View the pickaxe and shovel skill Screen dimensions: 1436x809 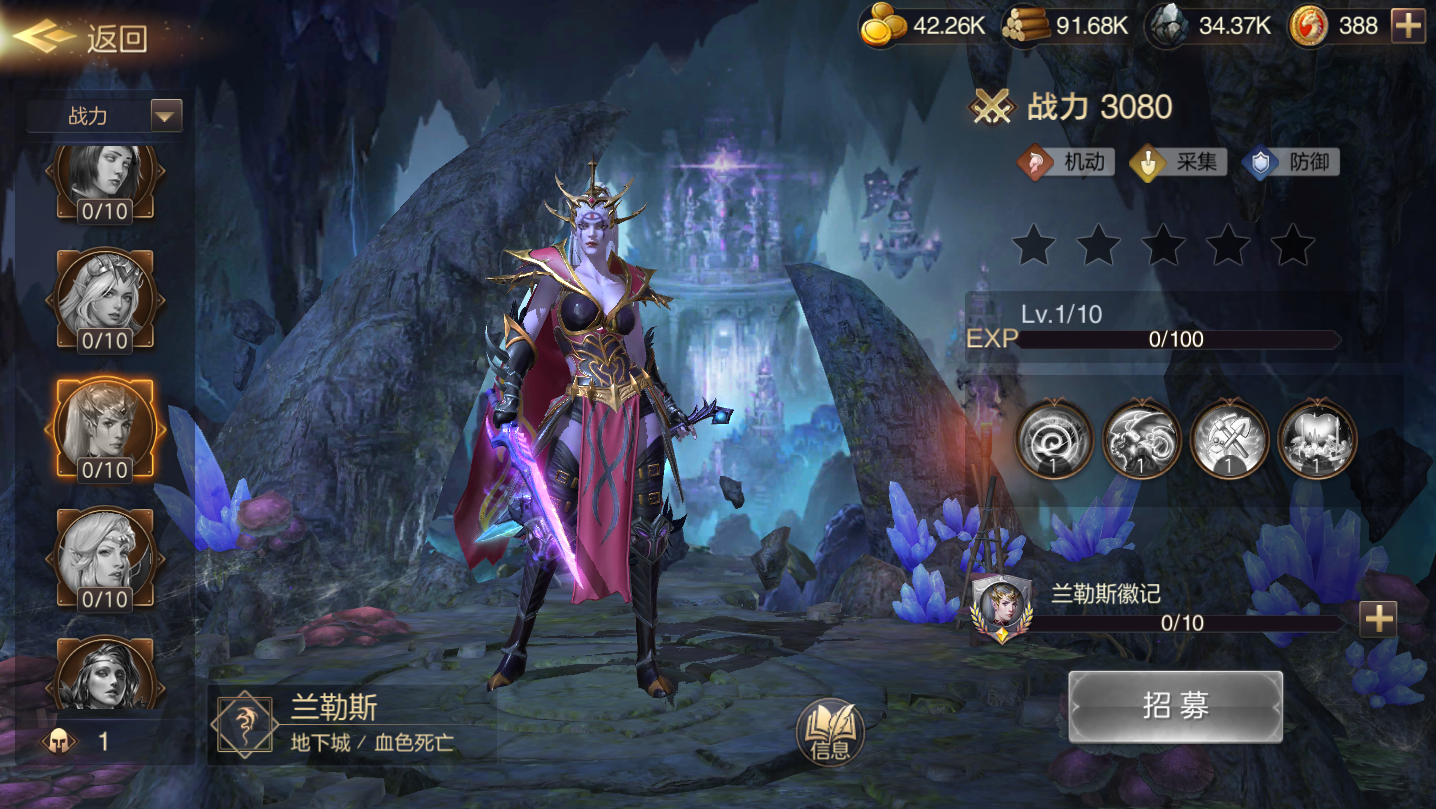click(x=1229, y=439)
